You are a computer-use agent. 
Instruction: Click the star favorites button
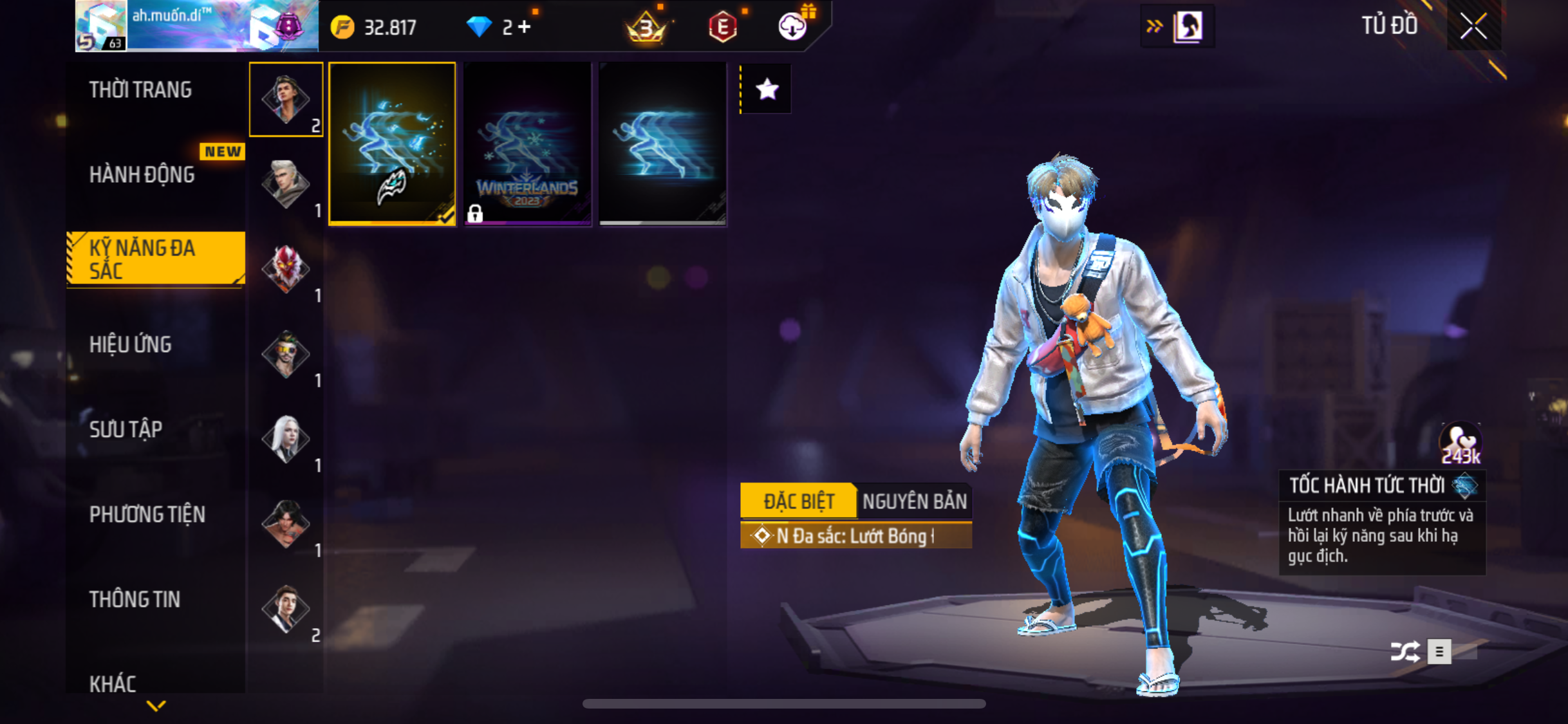[767, 89]
